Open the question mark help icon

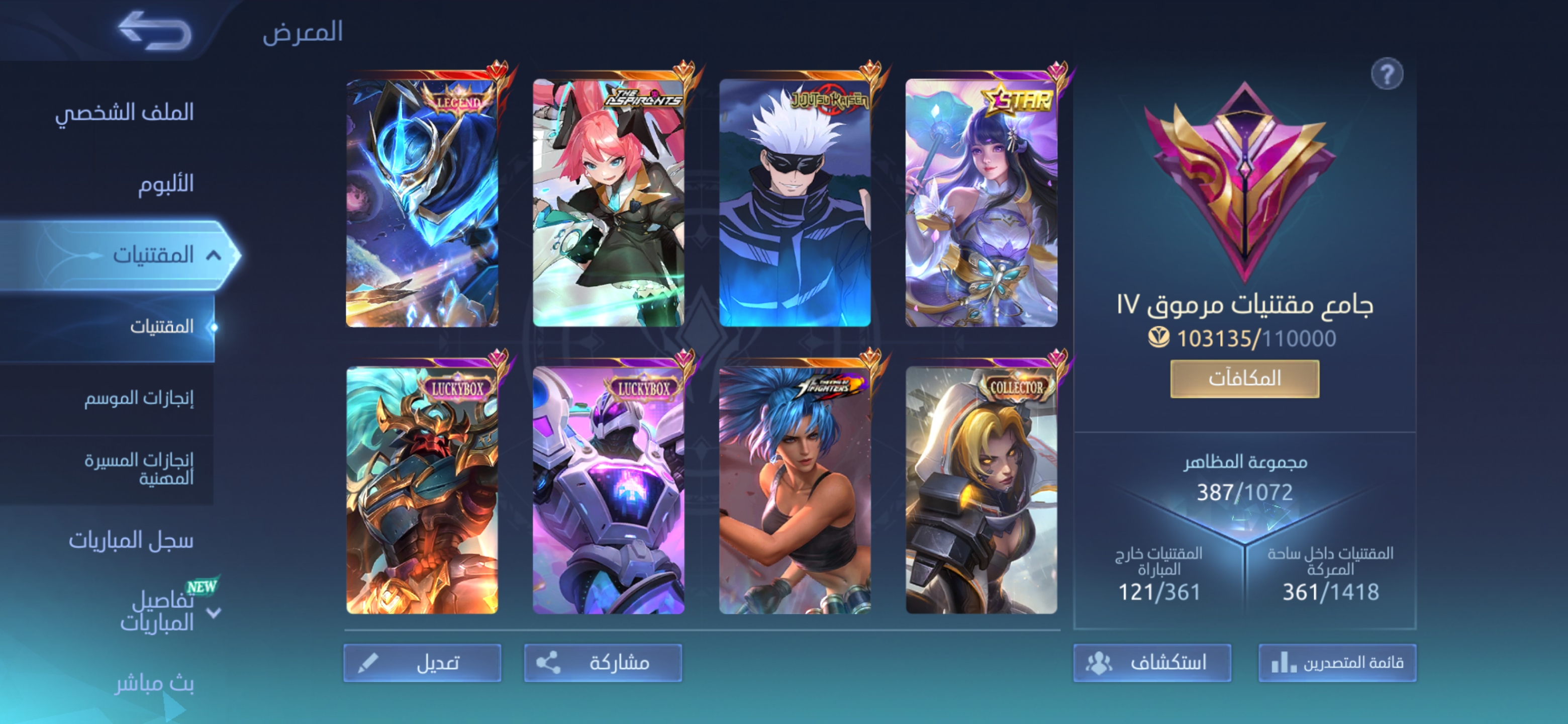coord(1386,74)
